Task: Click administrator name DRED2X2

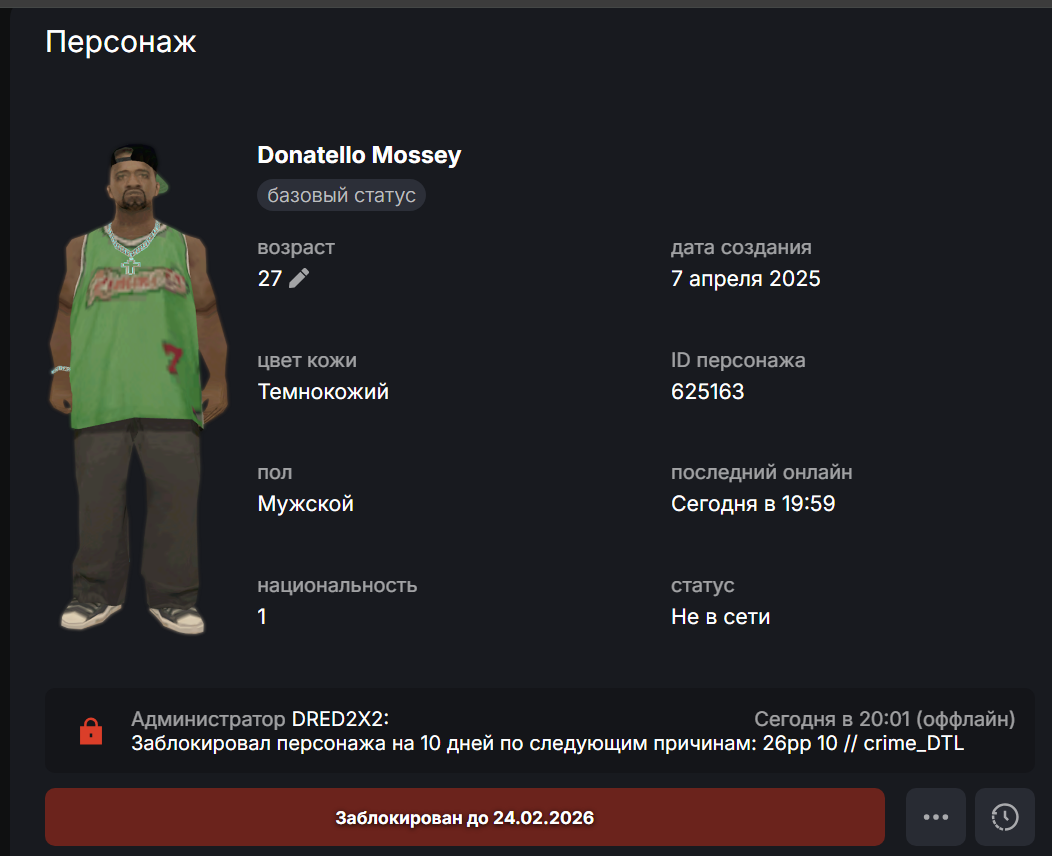Action: click(x=338, y=719)
